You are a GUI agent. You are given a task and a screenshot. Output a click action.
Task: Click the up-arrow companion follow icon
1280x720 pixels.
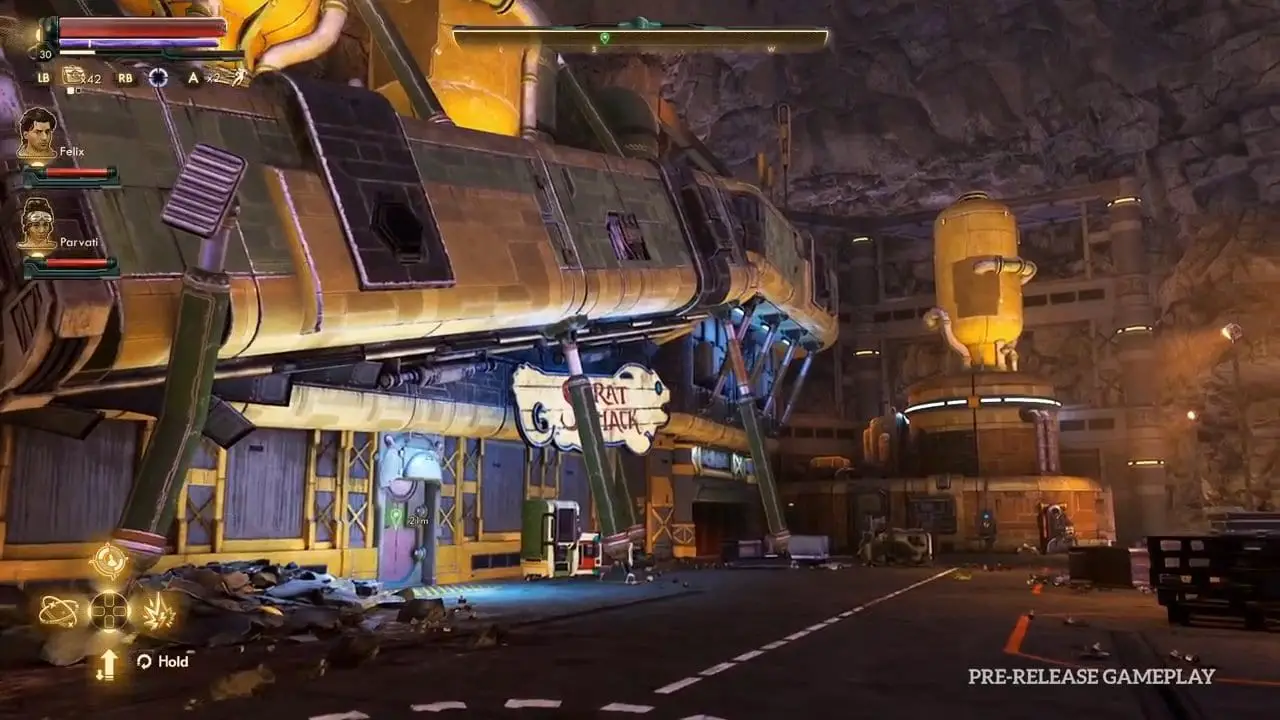pos(107,663)
